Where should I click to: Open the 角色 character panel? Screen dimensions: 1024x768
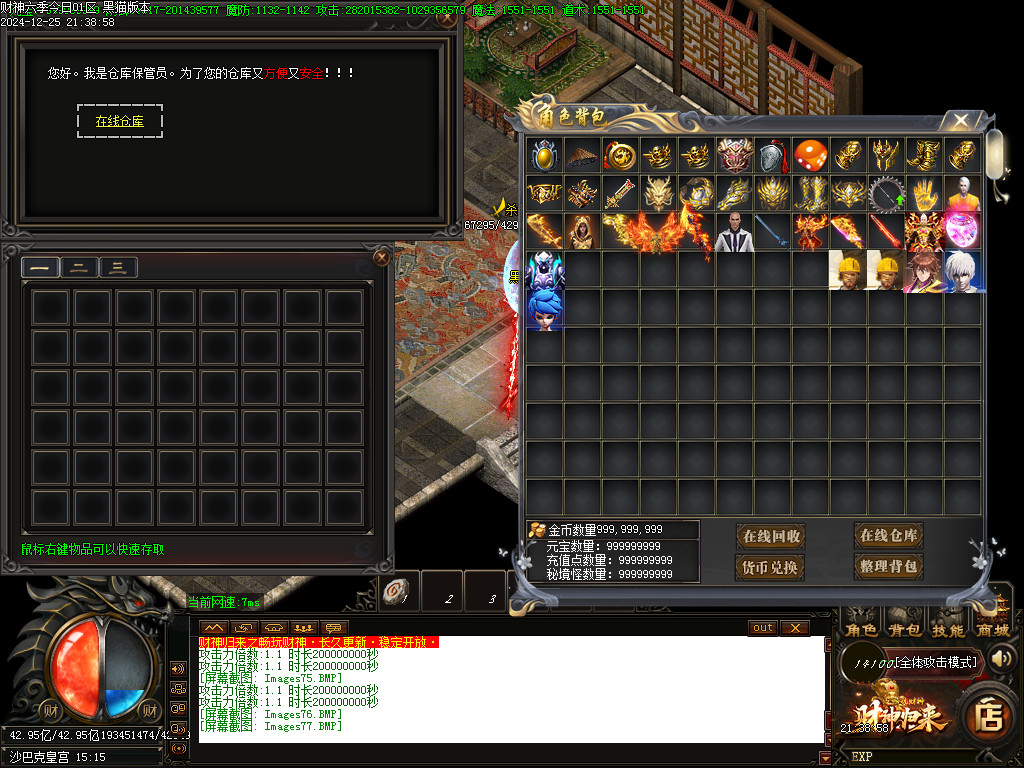coord(860,630)
